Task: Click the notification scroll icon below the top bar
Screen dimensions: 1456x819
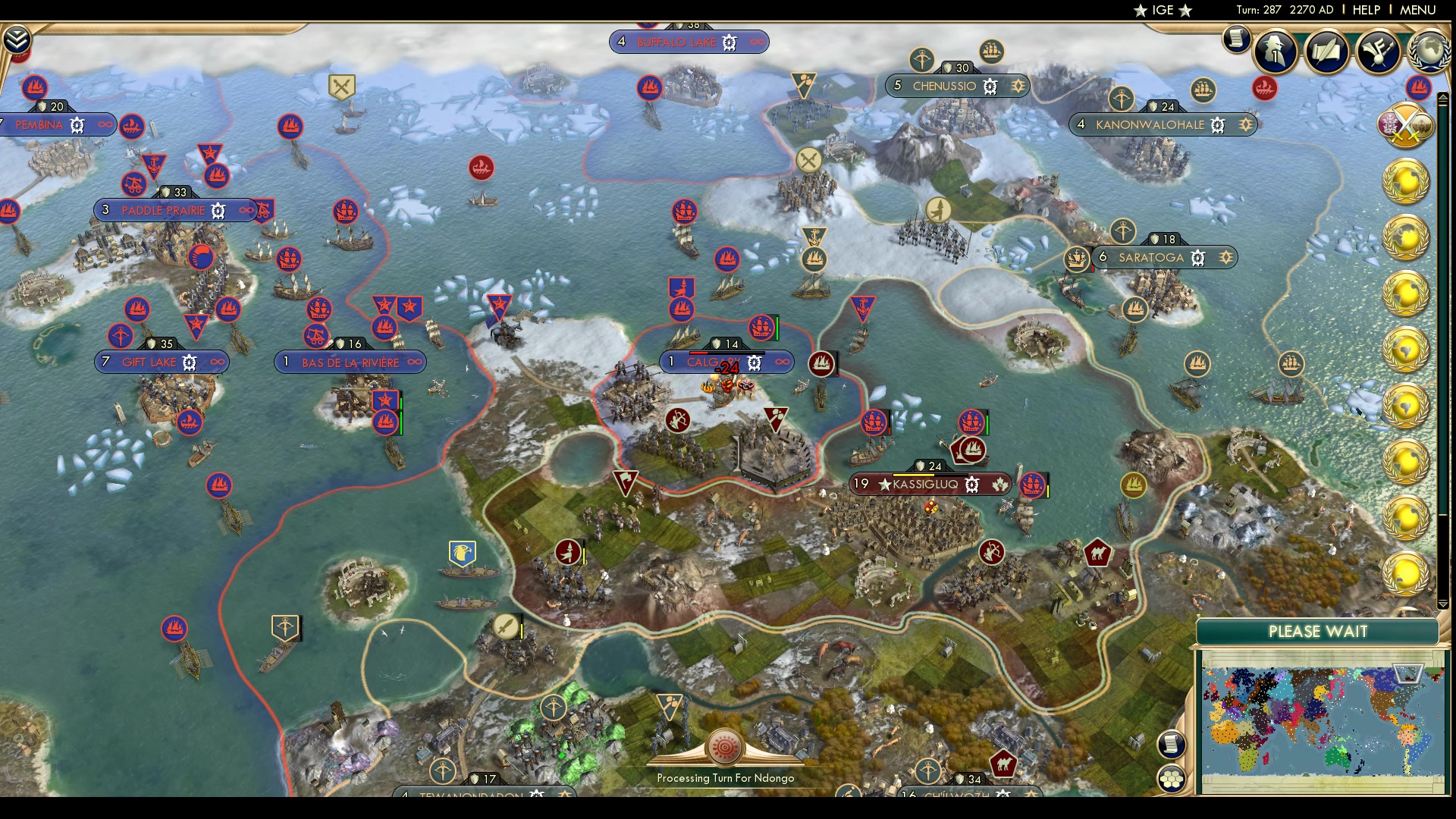Action: tap(1236, 39)
